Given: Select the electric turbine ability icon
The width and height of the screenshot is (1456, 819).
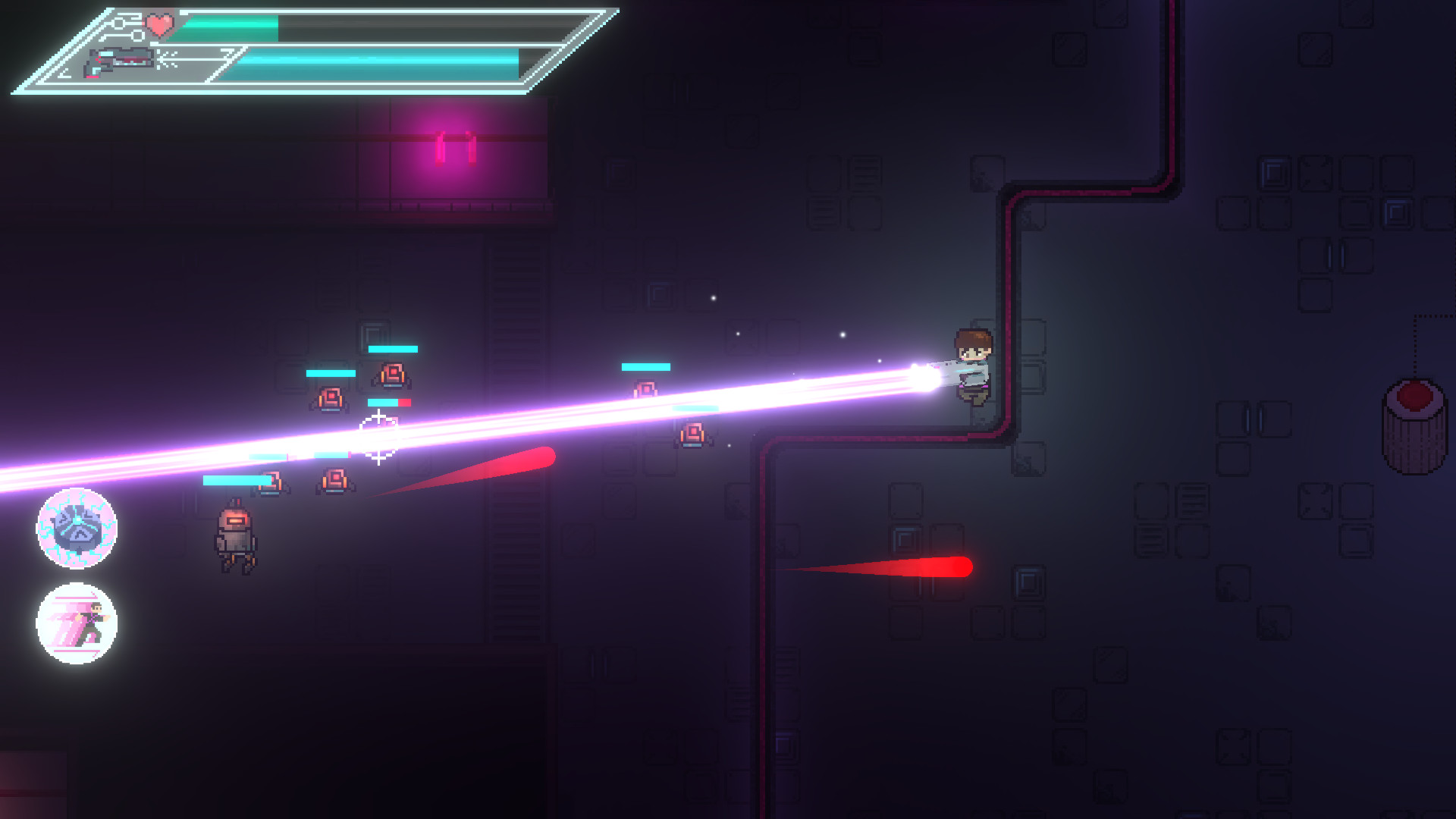Looking at the screenshot, I should point(75,529).
